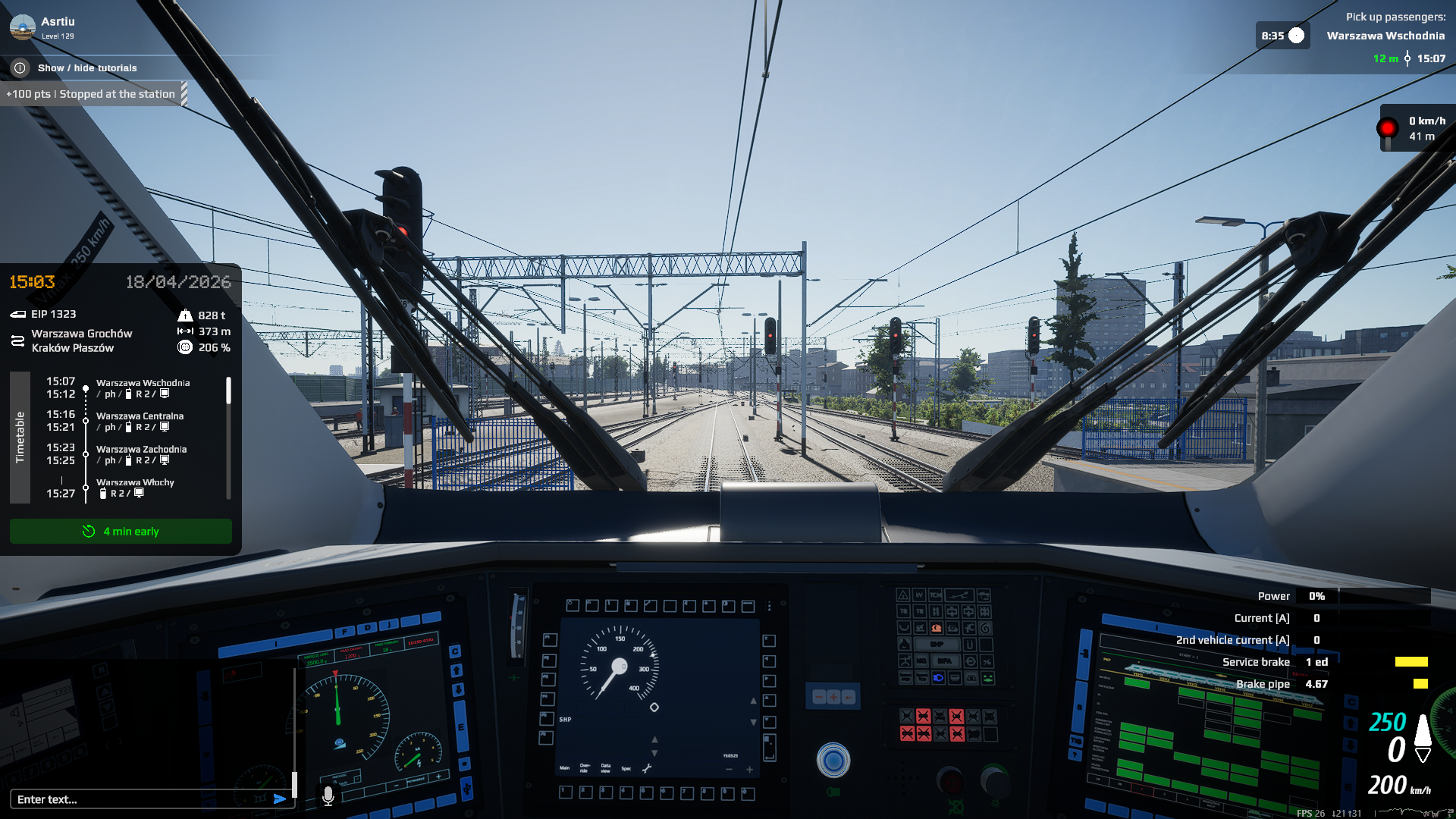Open the Asrtiu player profile avatar

[22, 27]
